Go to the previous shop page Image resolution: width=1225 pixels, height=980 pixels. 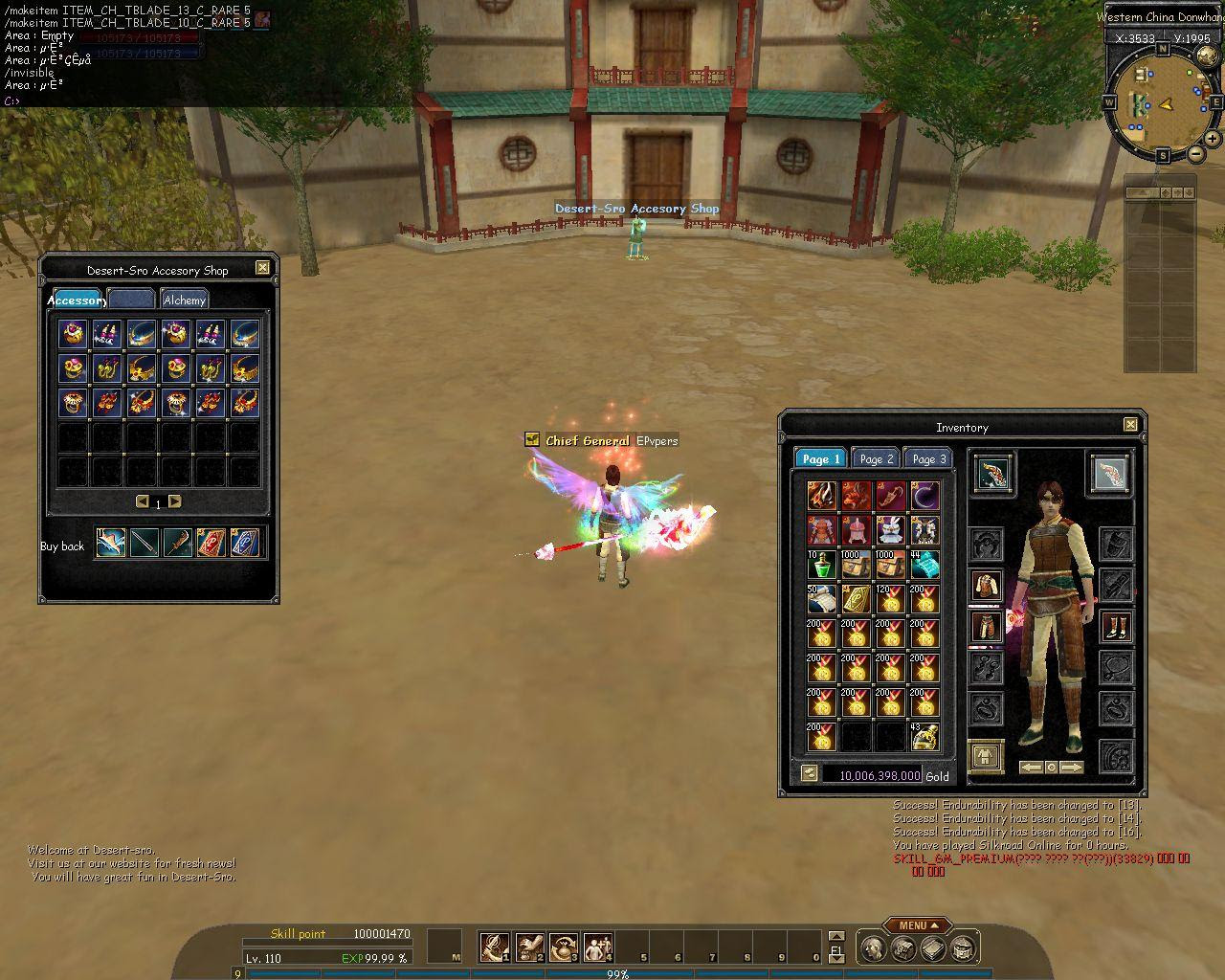[x=143, y=501]
